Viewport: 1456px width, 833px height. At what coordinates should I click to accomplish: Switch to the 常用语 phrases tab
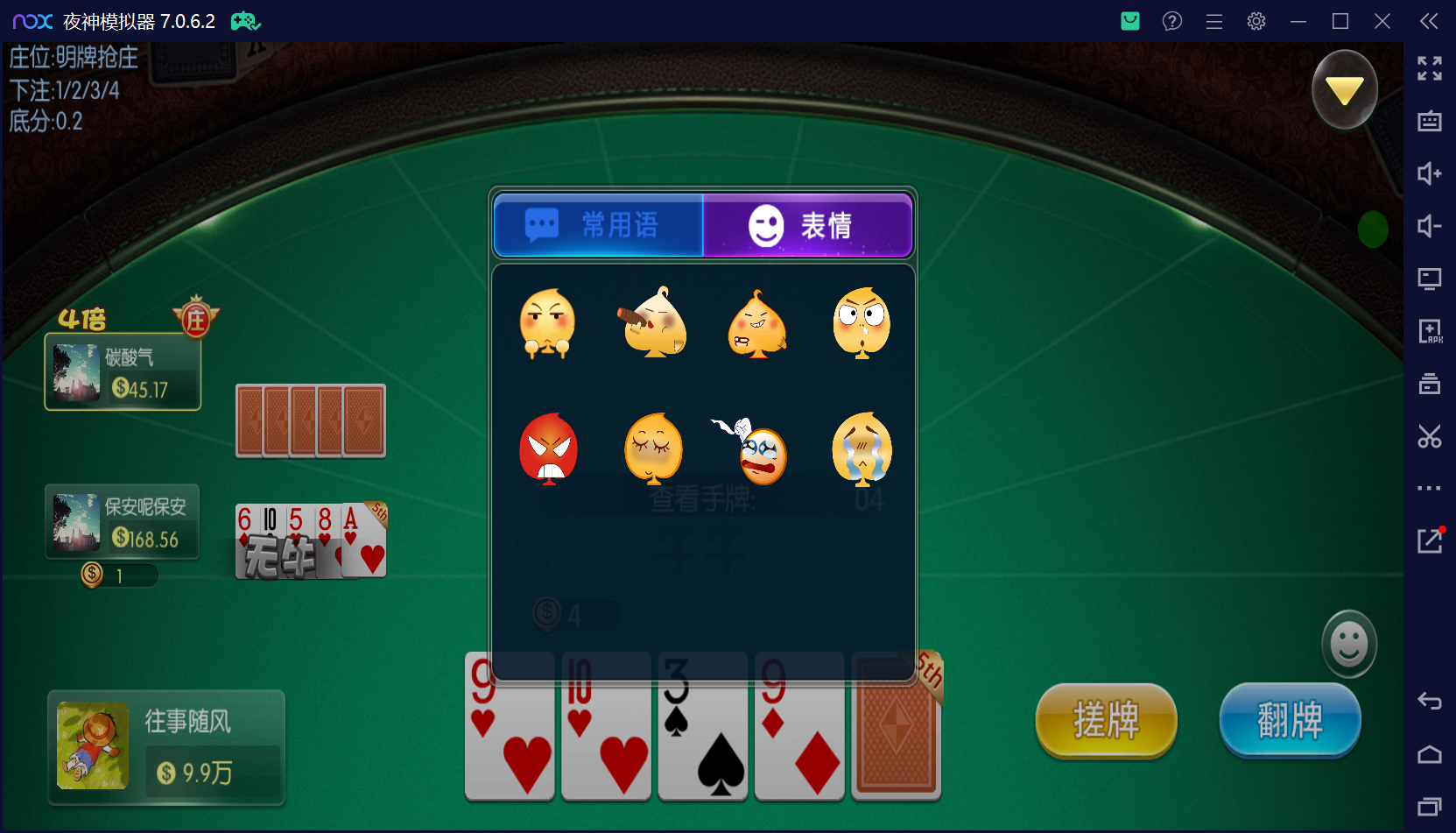pos(599,225)
